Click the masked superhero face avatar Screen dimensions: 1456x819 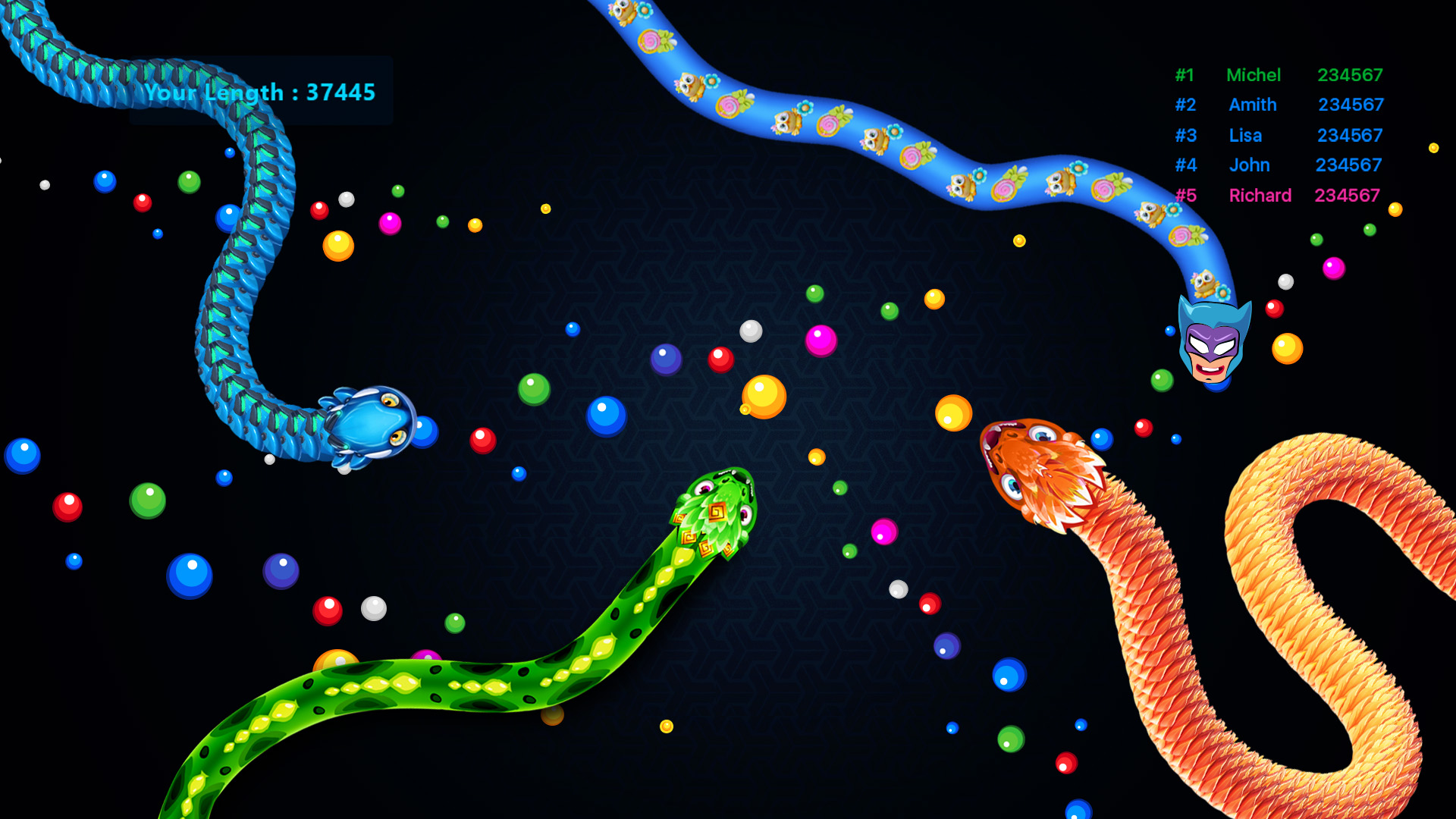1213,341
